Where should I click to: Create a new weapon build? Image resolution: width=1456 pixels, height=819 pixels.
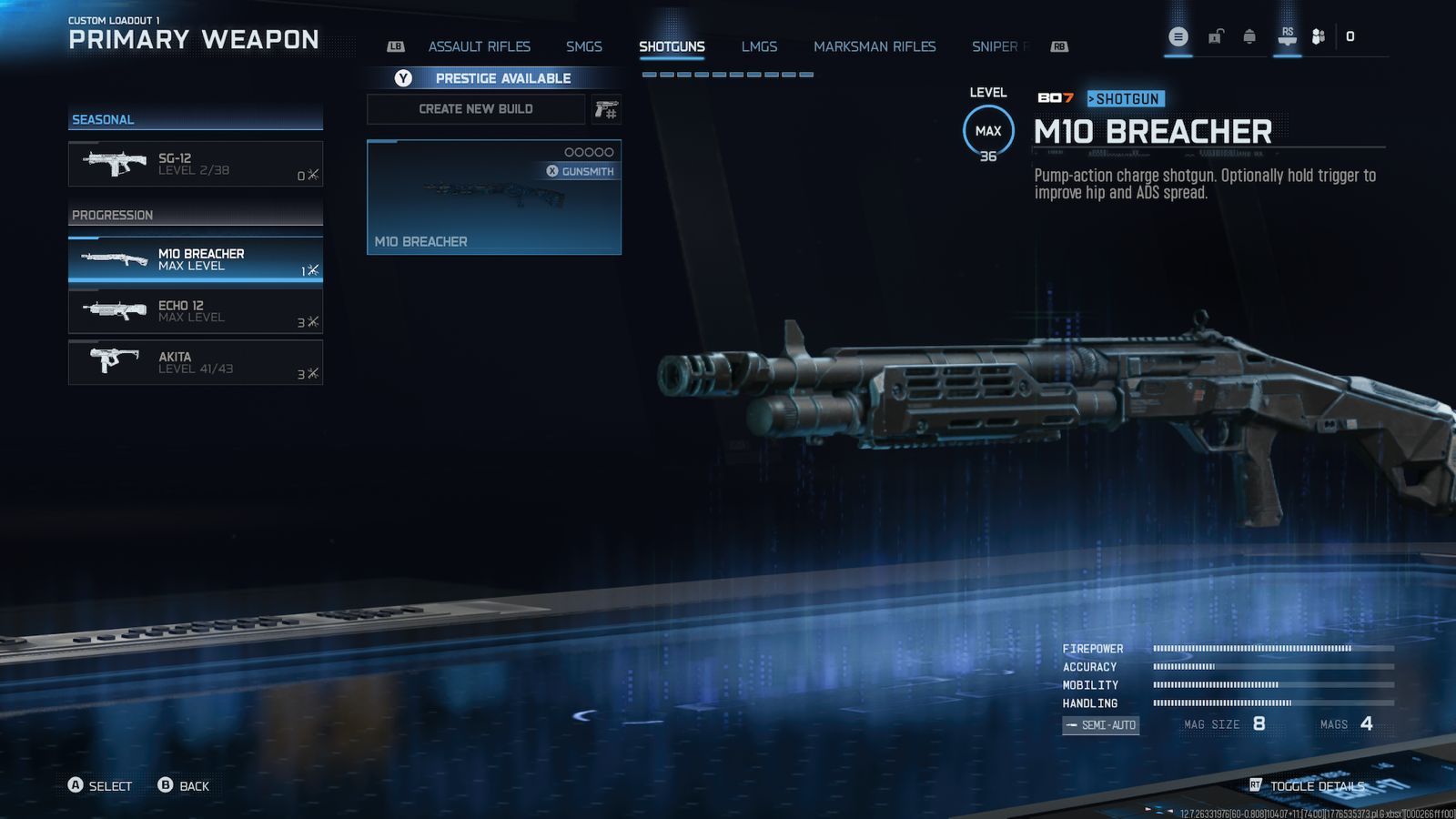click(x=476, y=109)
